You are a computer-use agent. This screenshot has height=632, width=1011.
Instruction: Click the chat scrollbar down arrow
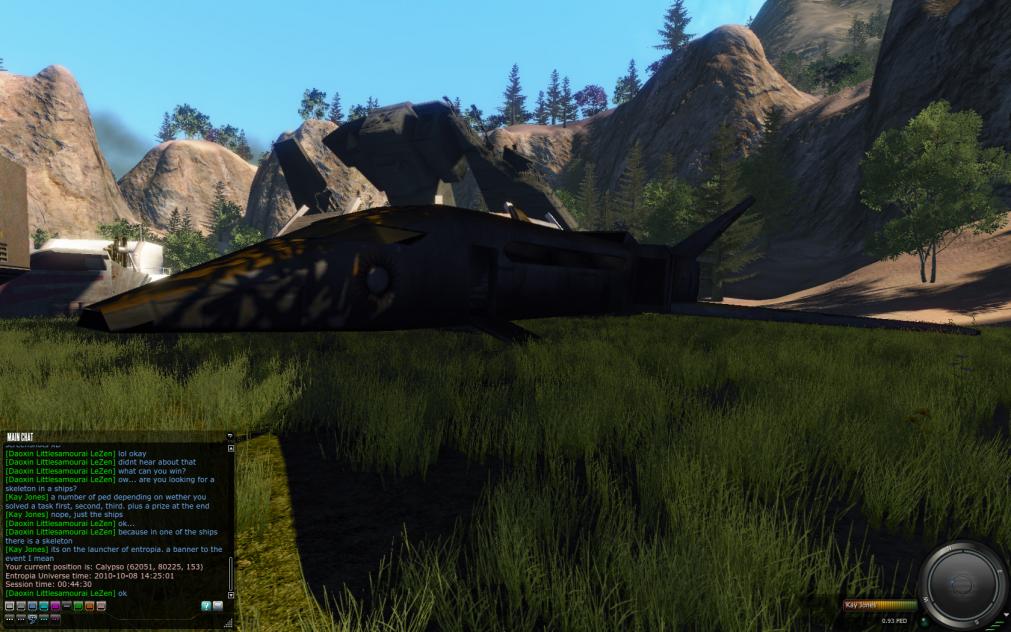tap(231, 595)
